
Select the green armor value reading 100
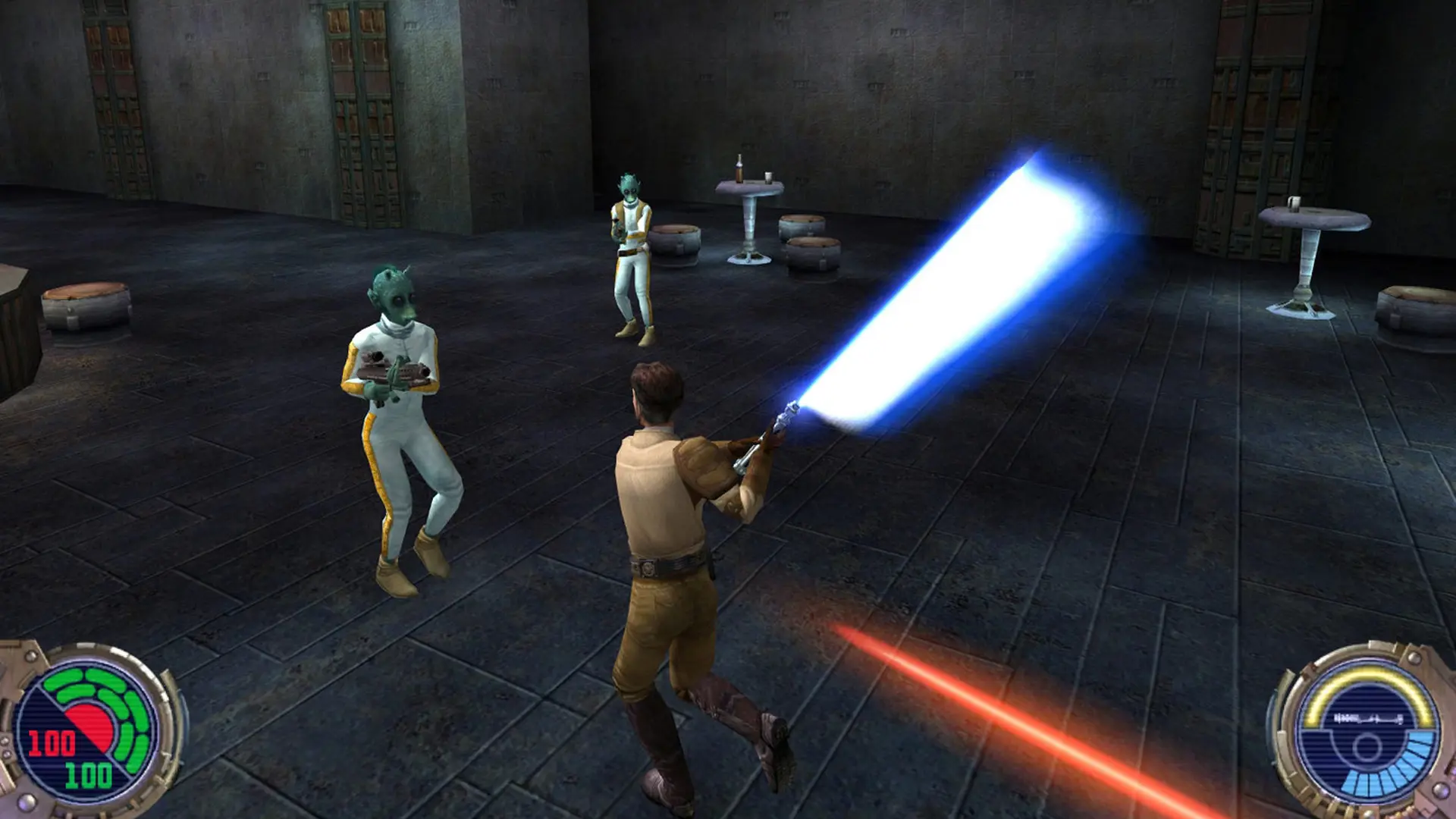(87, 773)
